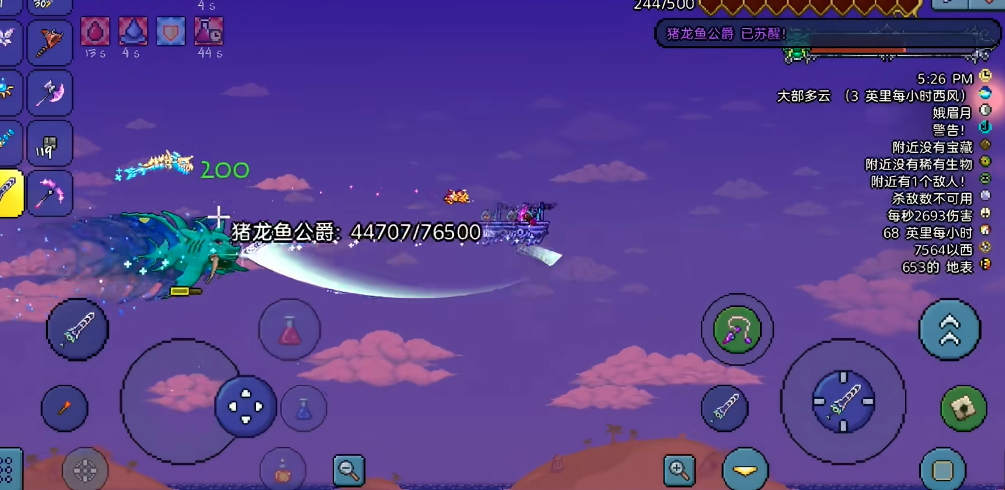This screenshot has height=490, width=1005.
Task: Open the inventory grid button
Action: 8,471
